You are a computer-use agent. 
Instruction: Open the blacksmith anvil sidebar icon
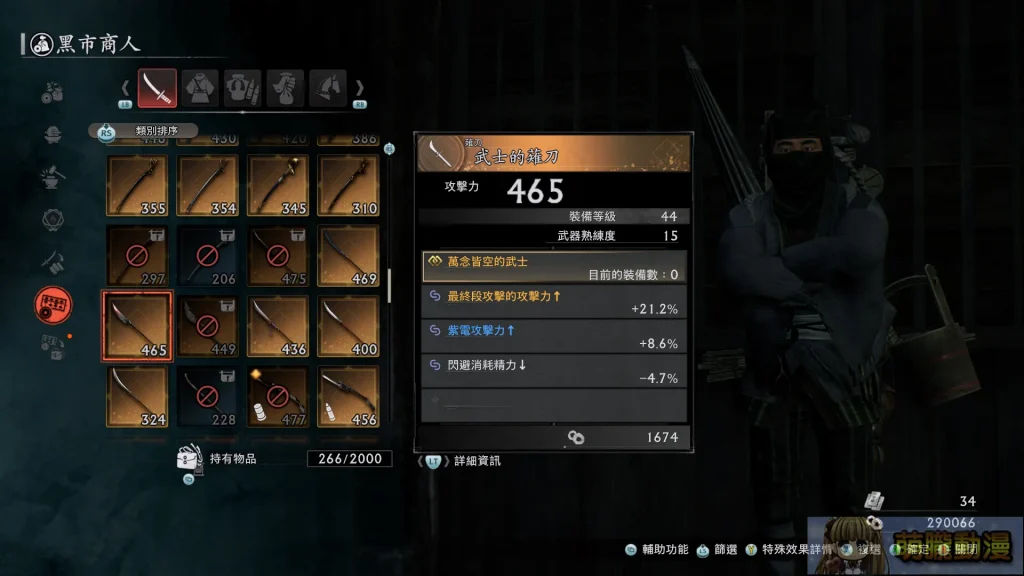tap(53, 178)
